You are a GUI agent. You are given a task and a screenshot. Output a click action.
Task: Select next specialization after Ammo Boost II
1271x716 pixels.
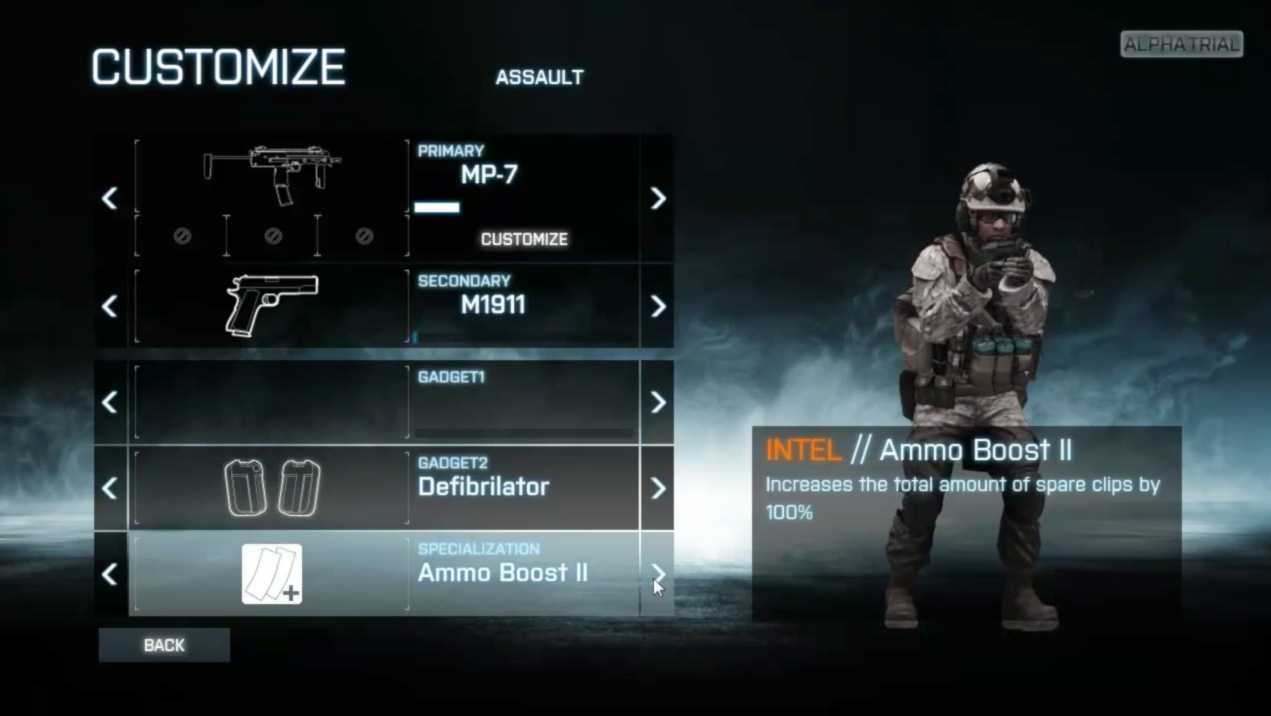(657, 573)
